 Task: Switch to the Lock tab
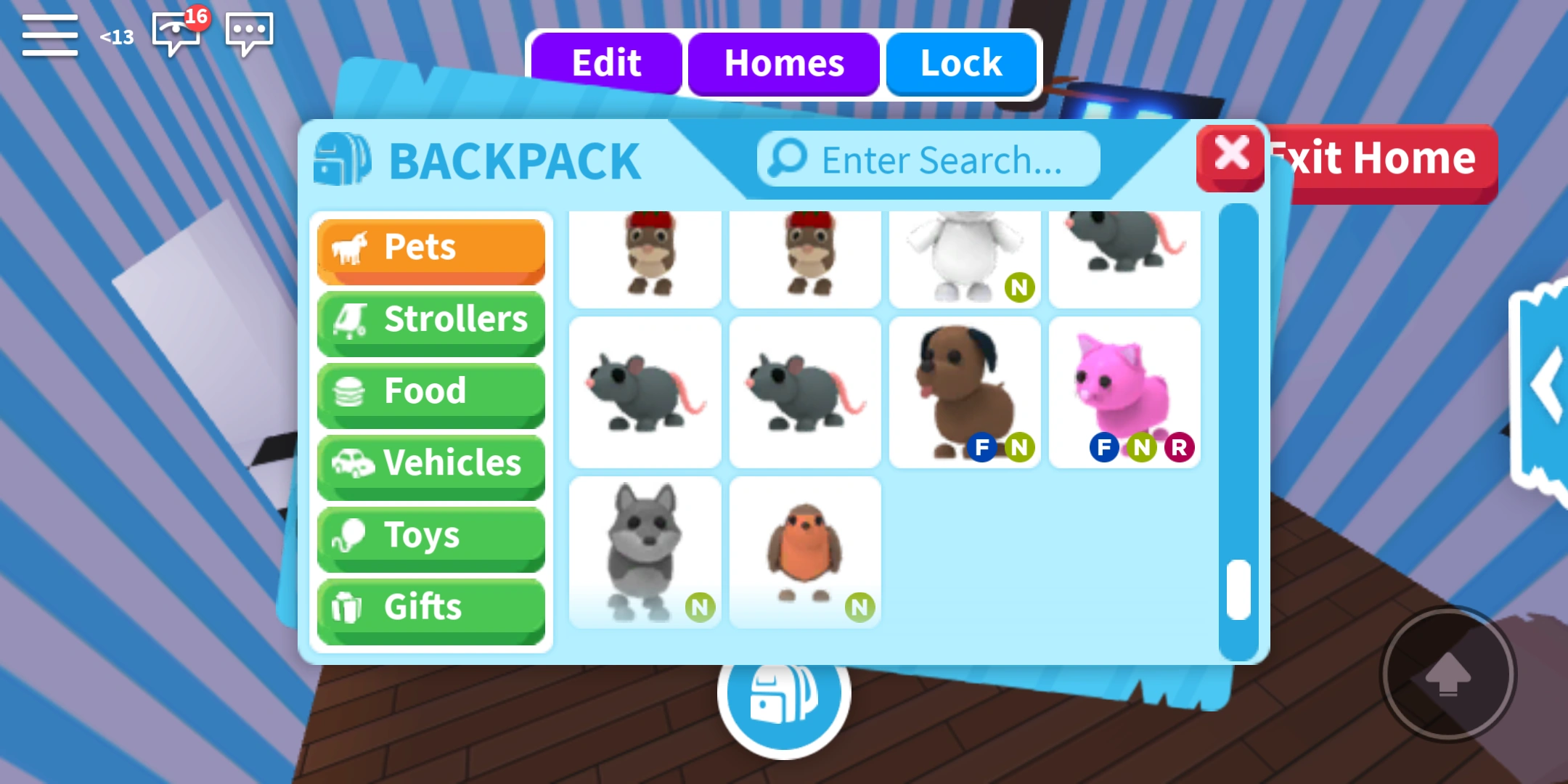click(960, 64)
